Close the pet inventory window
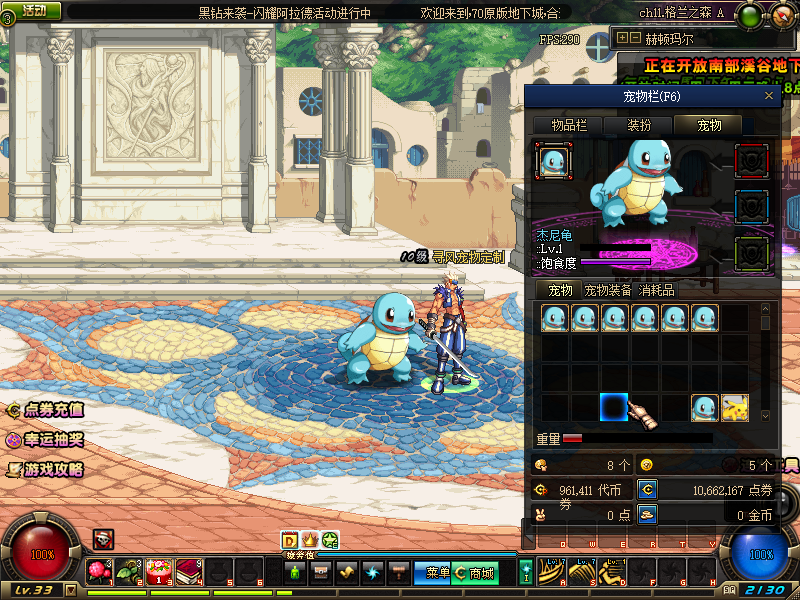Screen dimensions: 800x600 point(768,96)
